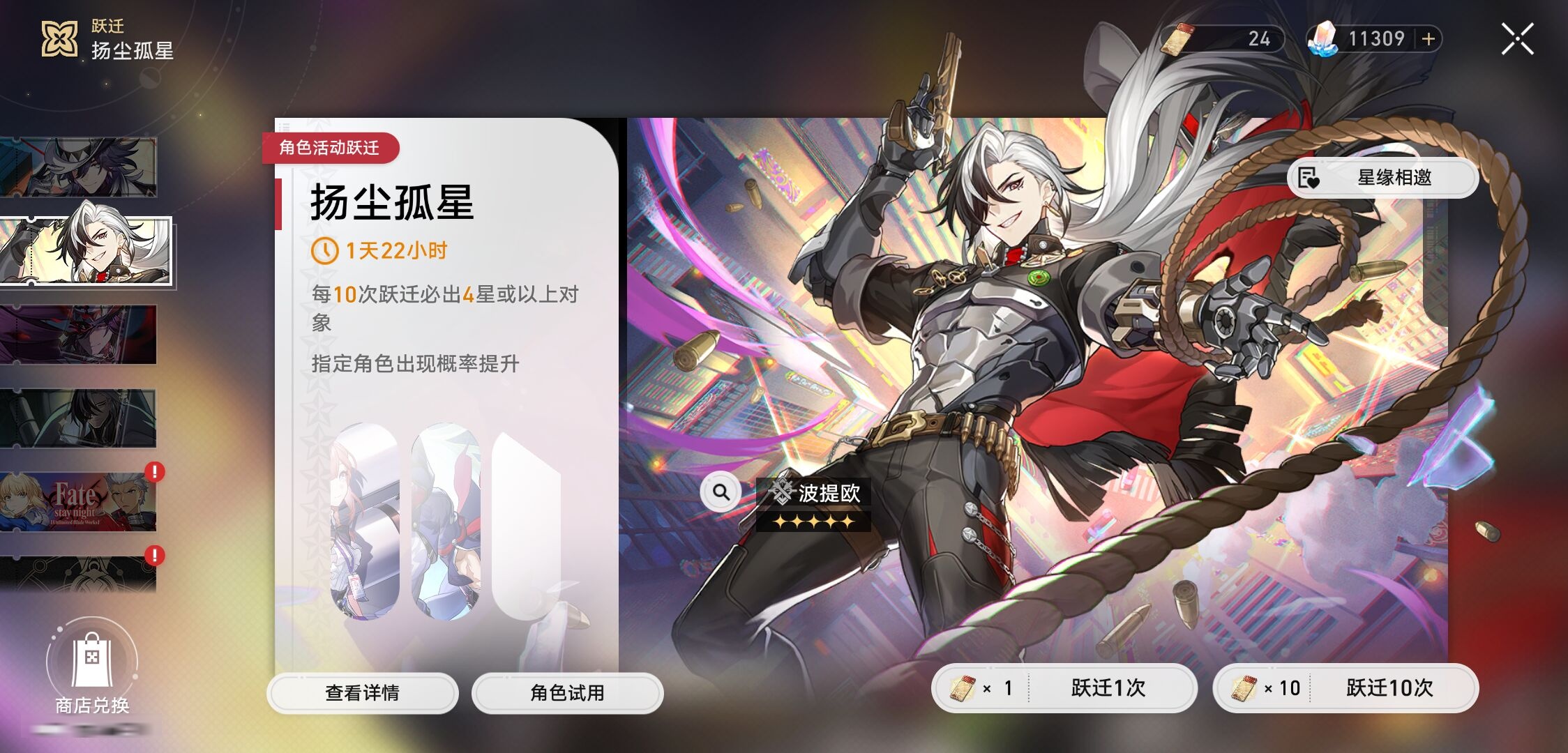Select the 跃迁 warp emblem at top left

[x=59, y=38]
